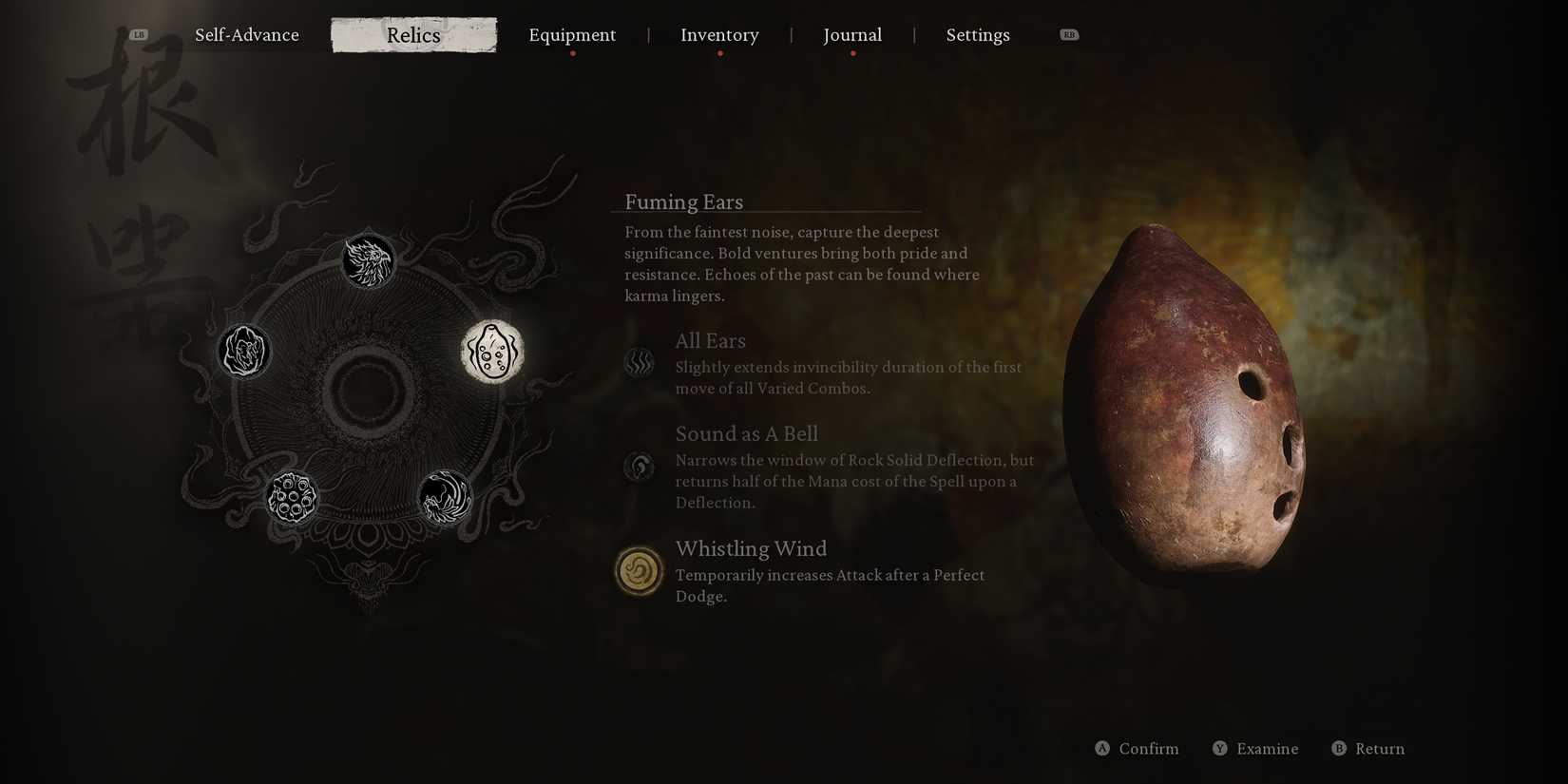Screen dimensions: 1568x784
Task: Select the glowing Fuming Ears relic icon
Action: tap(492, 354)
